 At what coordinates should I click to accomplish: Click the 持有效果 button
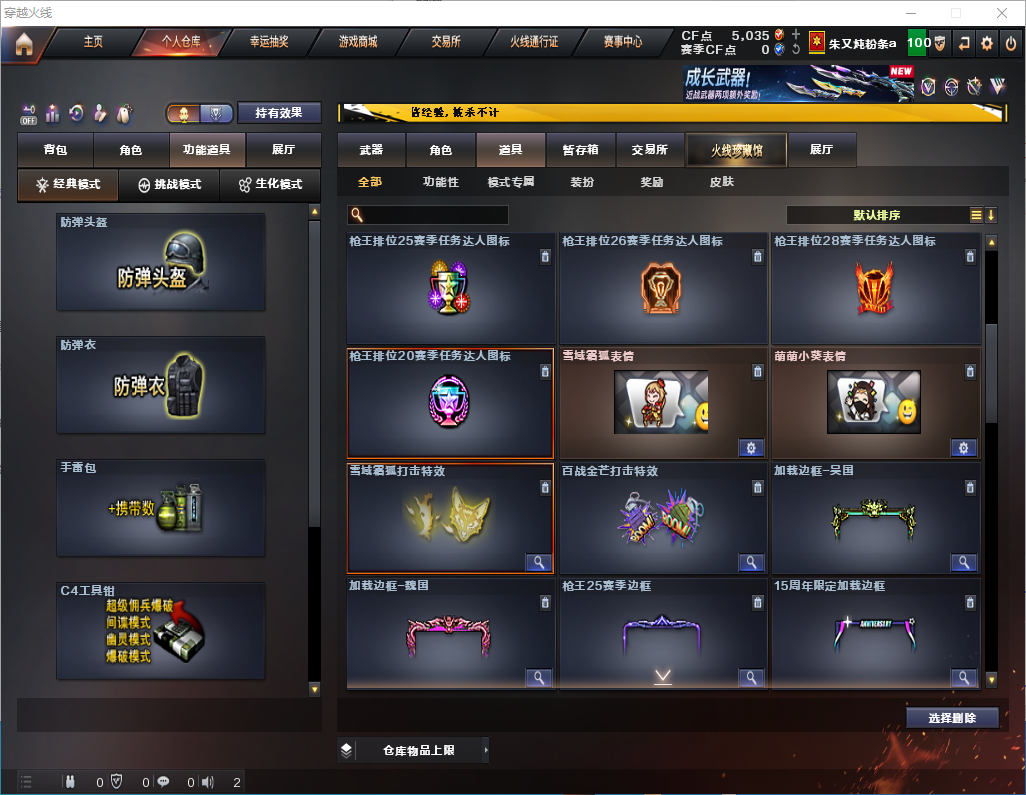click(x=279, y=113)
